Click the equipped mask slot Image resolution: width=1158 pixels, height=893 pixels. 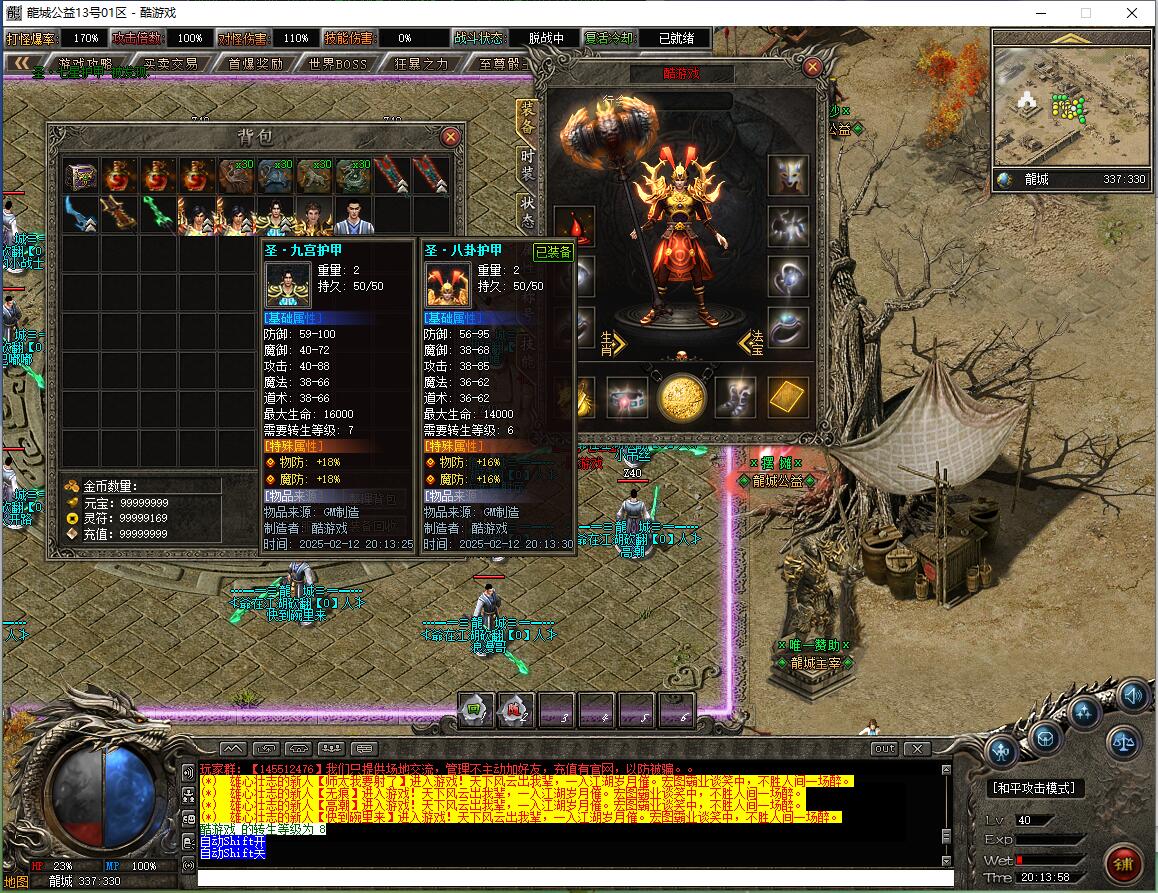tap(788, 175)
